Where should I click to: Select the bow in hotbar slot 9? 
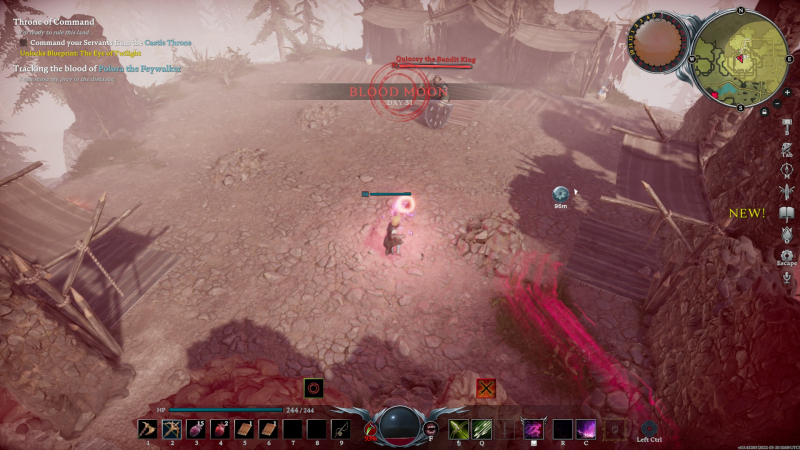(340, 428)
